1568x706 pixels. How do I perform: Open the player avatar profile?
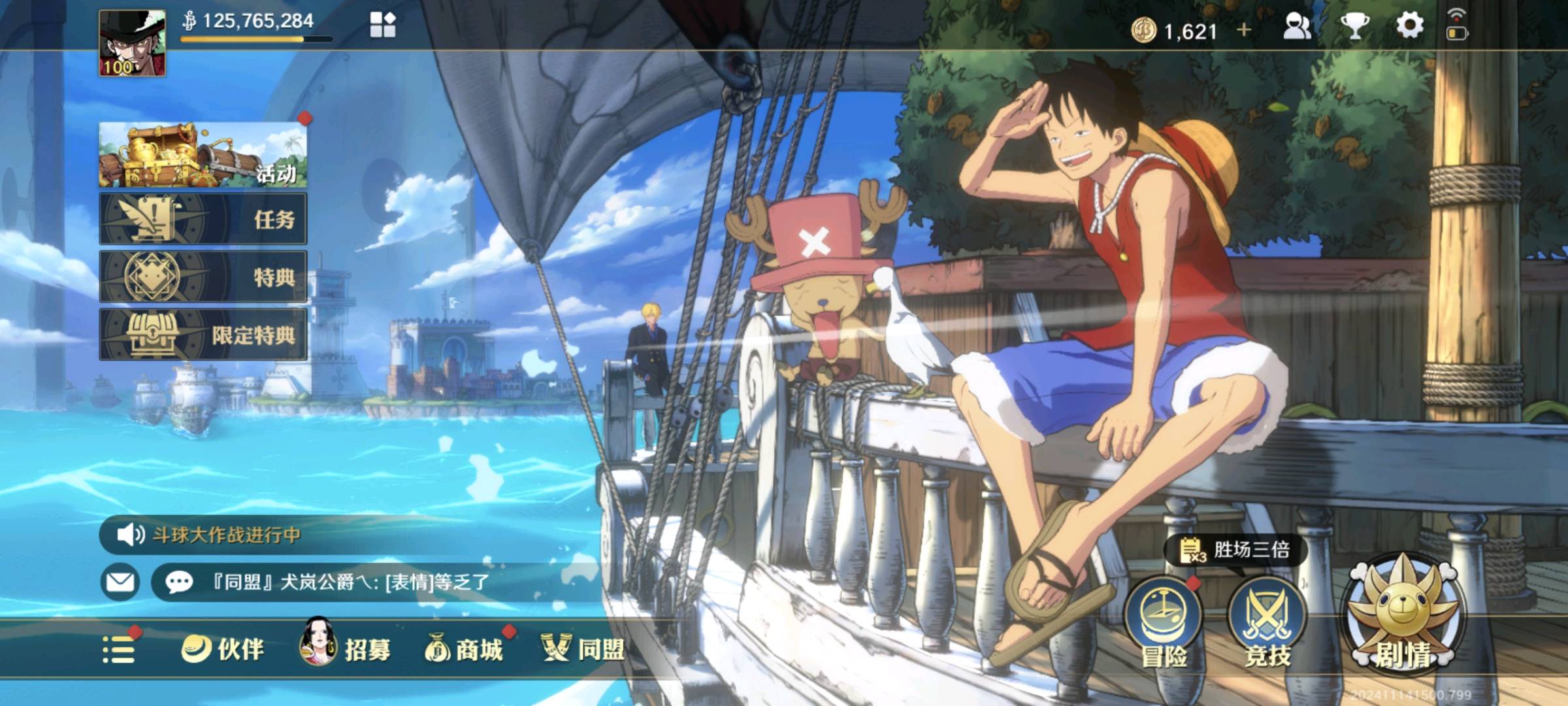tap(132, 43)
